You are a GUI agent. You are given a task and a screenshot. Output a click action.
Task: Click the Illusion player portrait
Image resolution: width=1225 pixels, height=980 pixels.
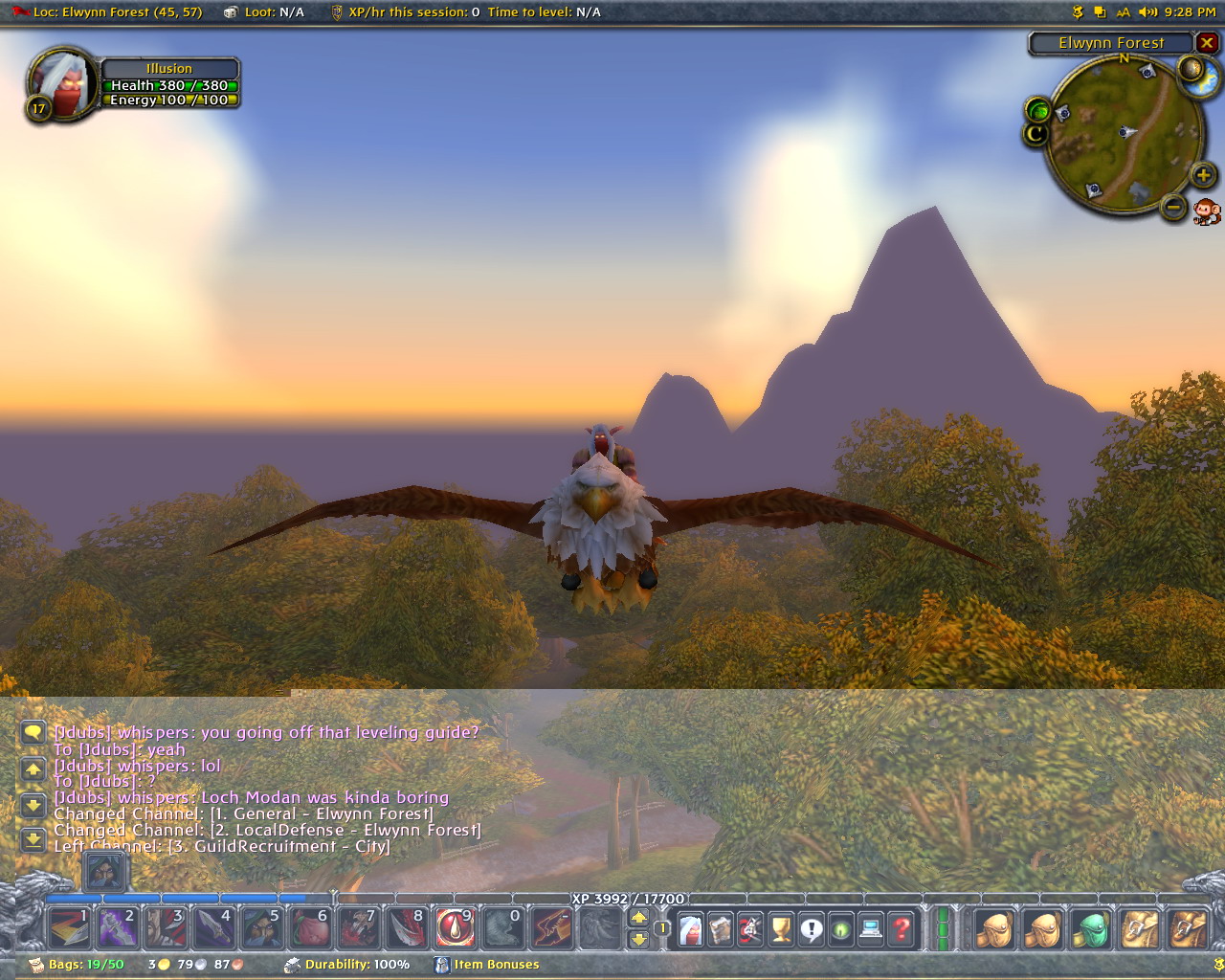click(63, 85)
